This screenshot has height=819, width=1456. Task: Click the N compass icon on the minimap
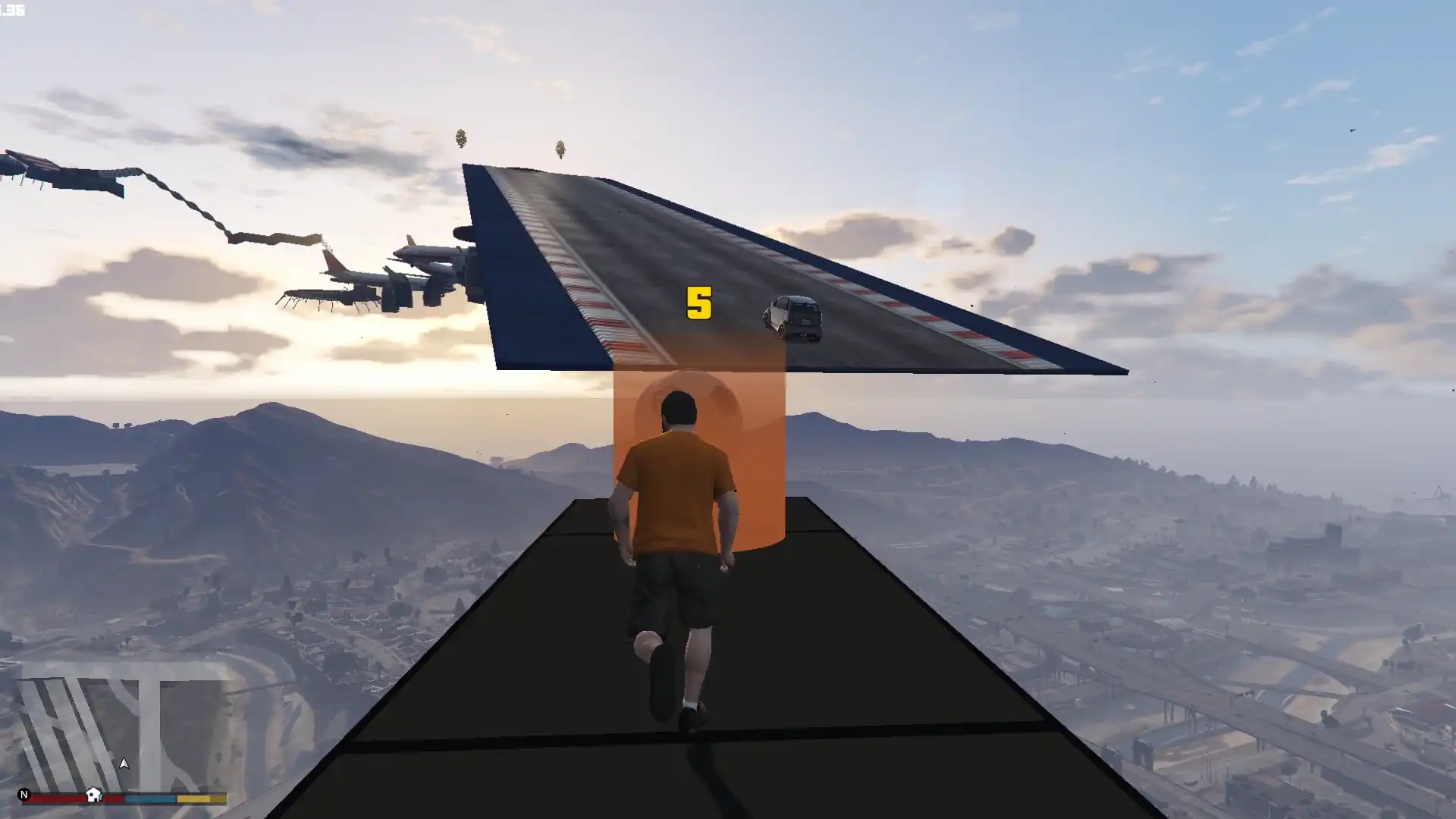click(24, 795)
